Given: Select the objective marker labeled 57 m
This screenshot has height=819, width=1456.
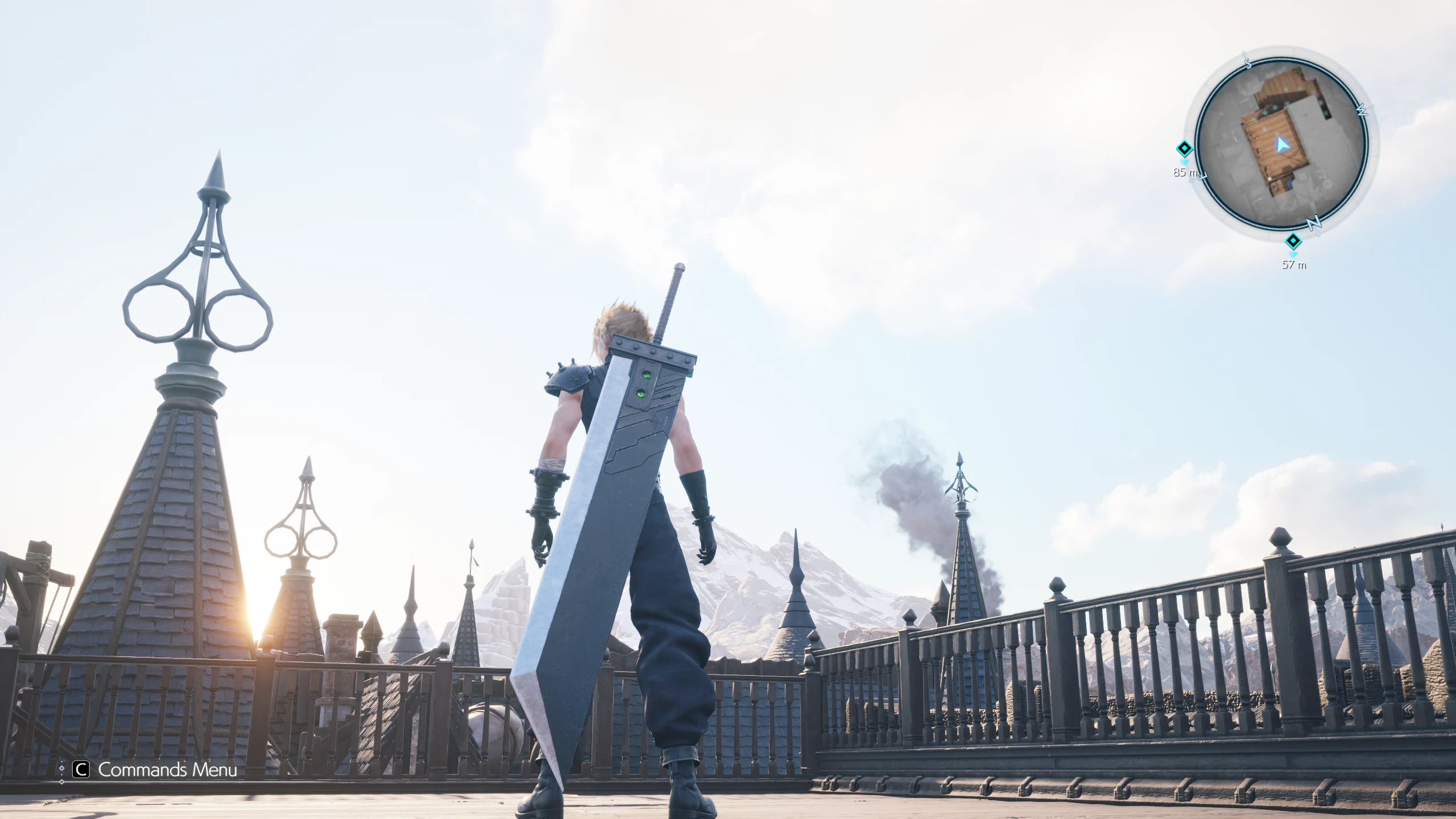Looking at the screenshot, I should pos(1293,241).
